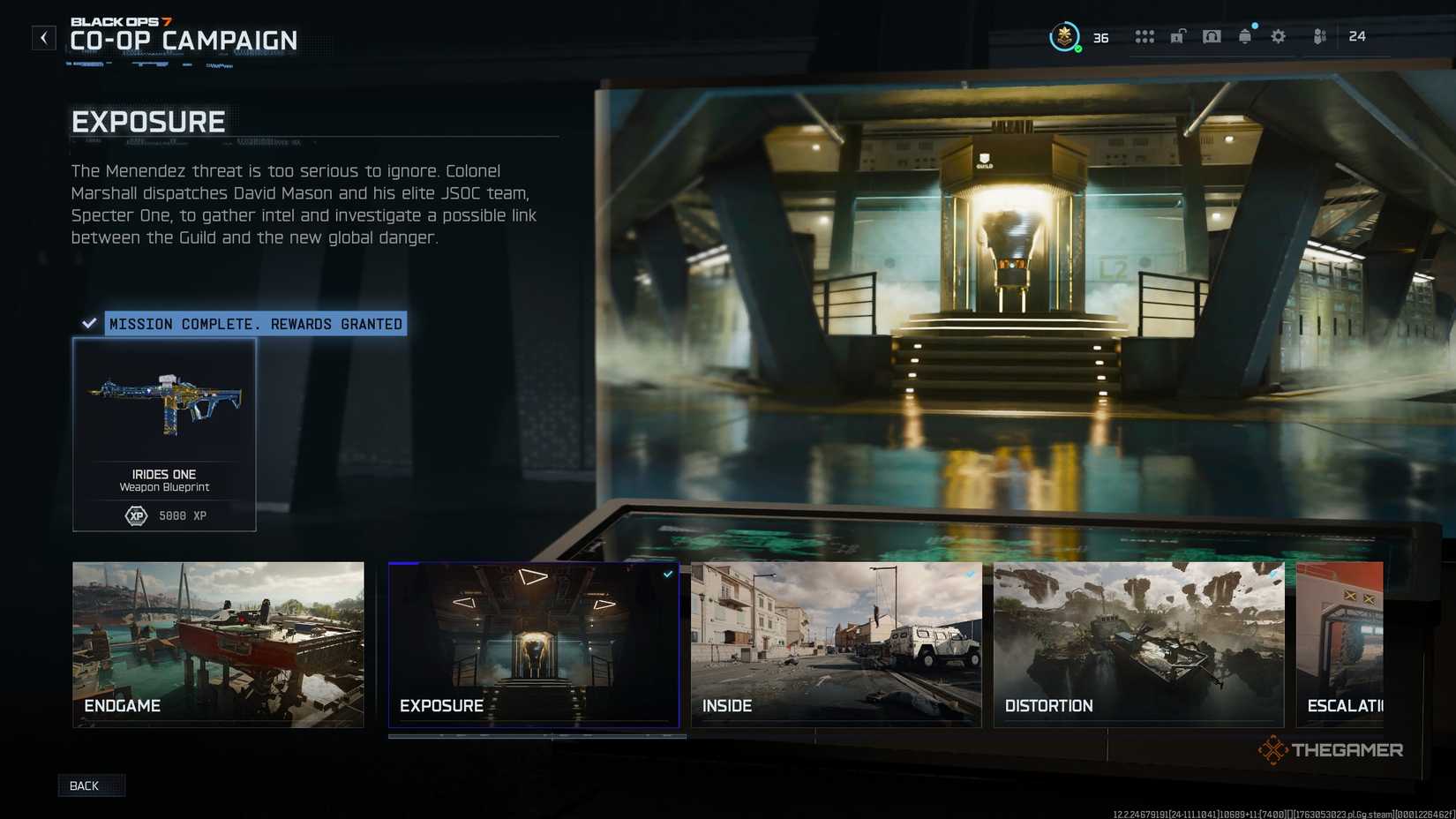Screen dimensions: 1456x819
Task: Click the back arrow beside CO-OP CAMPAIGN
Action: (43, 37)
